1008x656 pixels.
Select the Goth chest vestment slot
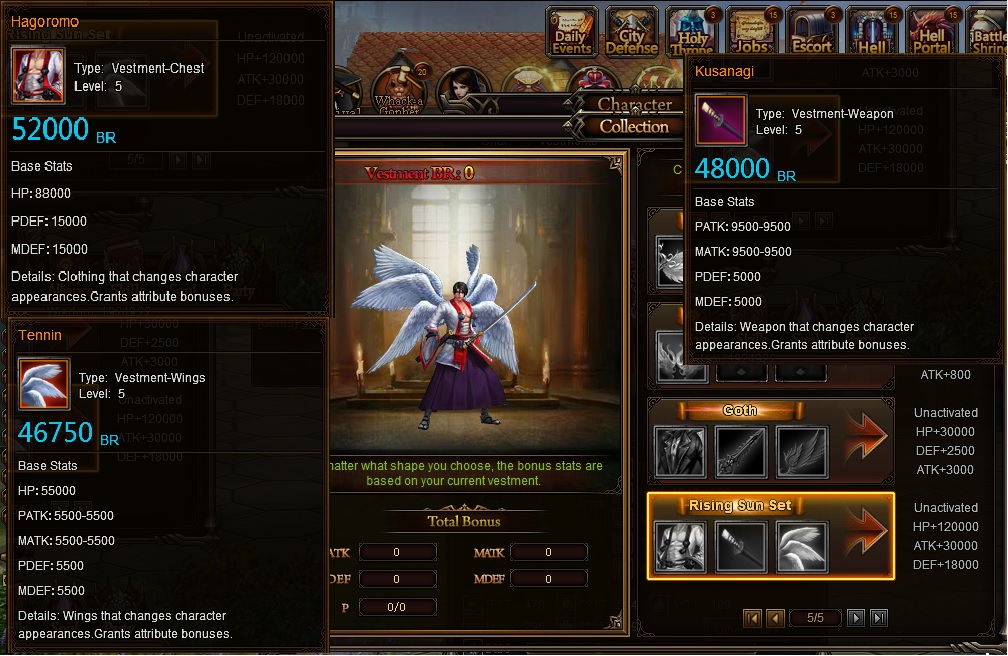tap(680, 452)
